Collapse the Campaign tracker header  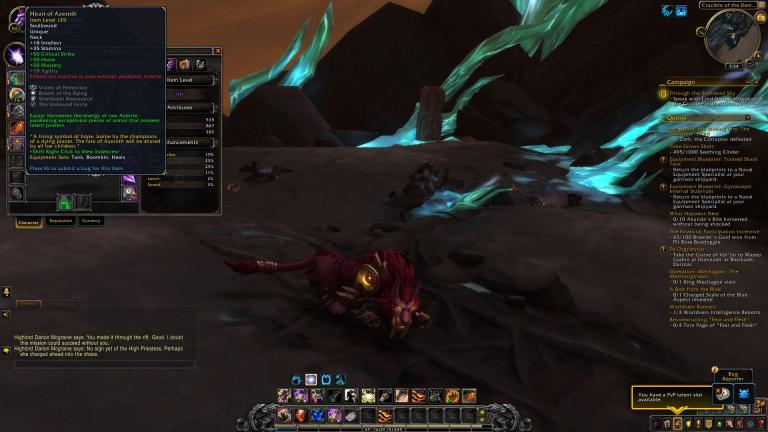tap(758, 82)
